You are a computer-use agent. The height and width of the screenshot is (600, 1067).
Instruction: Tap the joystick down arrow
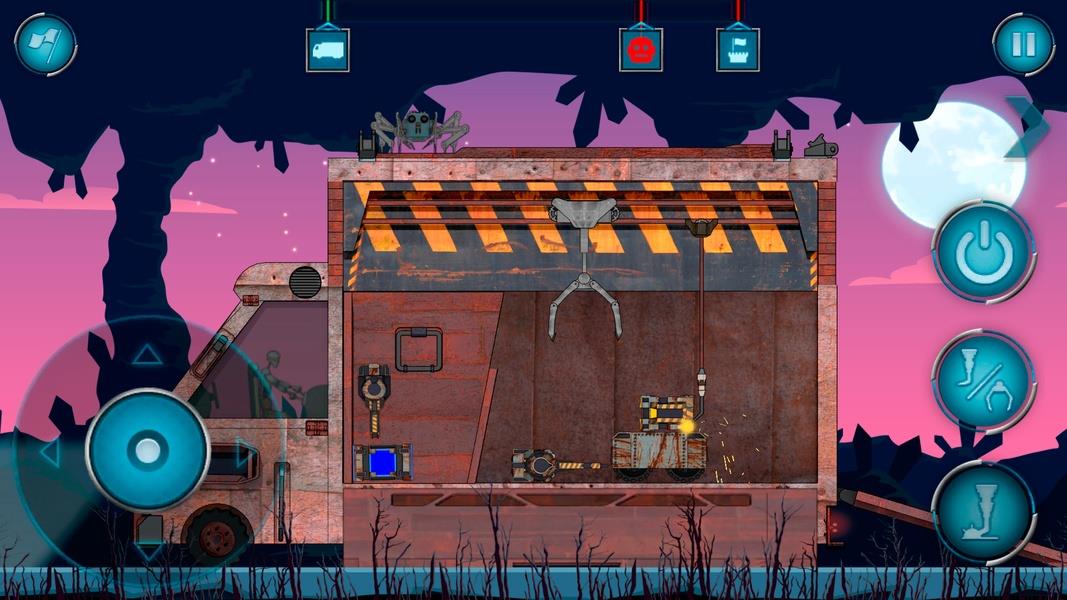pyautogui.click(x=147, y=549)
